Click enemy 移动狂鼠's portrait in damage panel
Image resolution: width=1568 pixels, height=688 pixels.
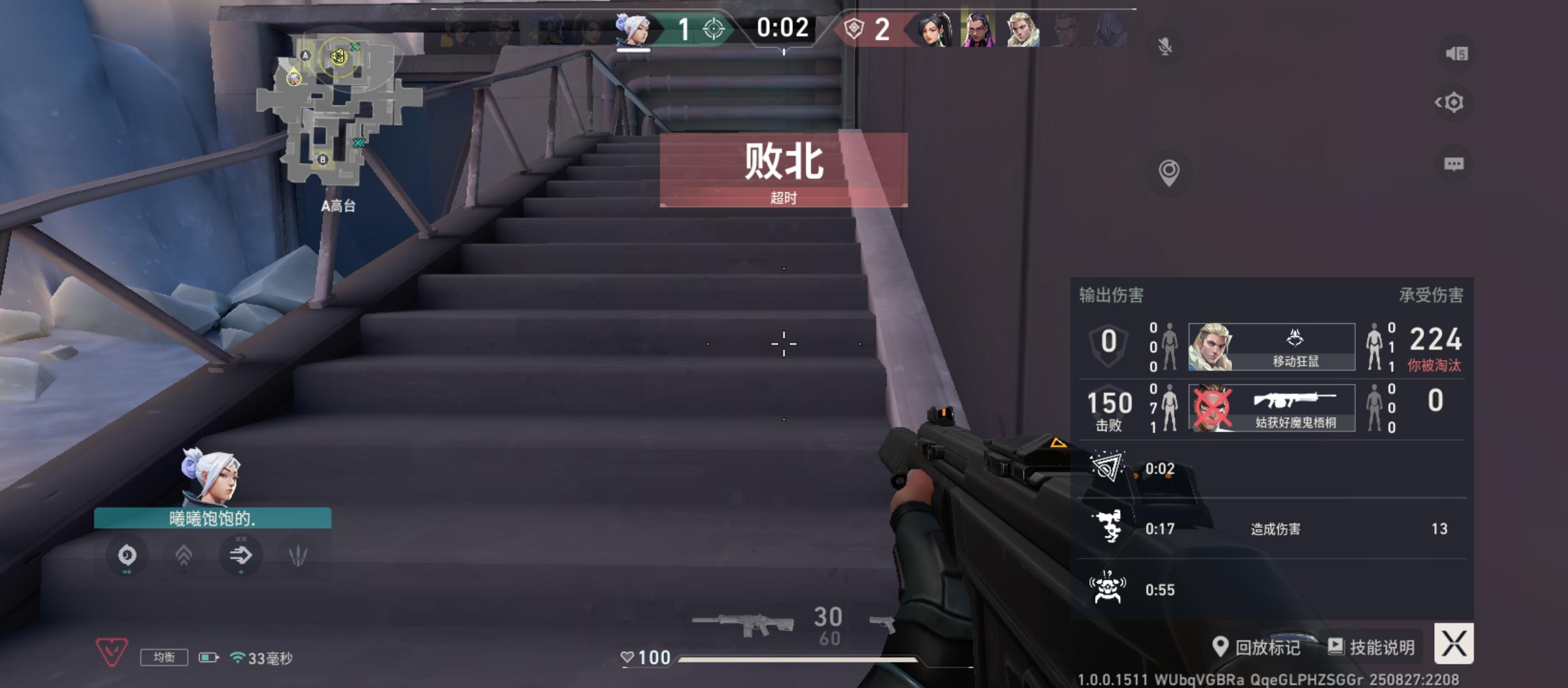point(1211,347)
